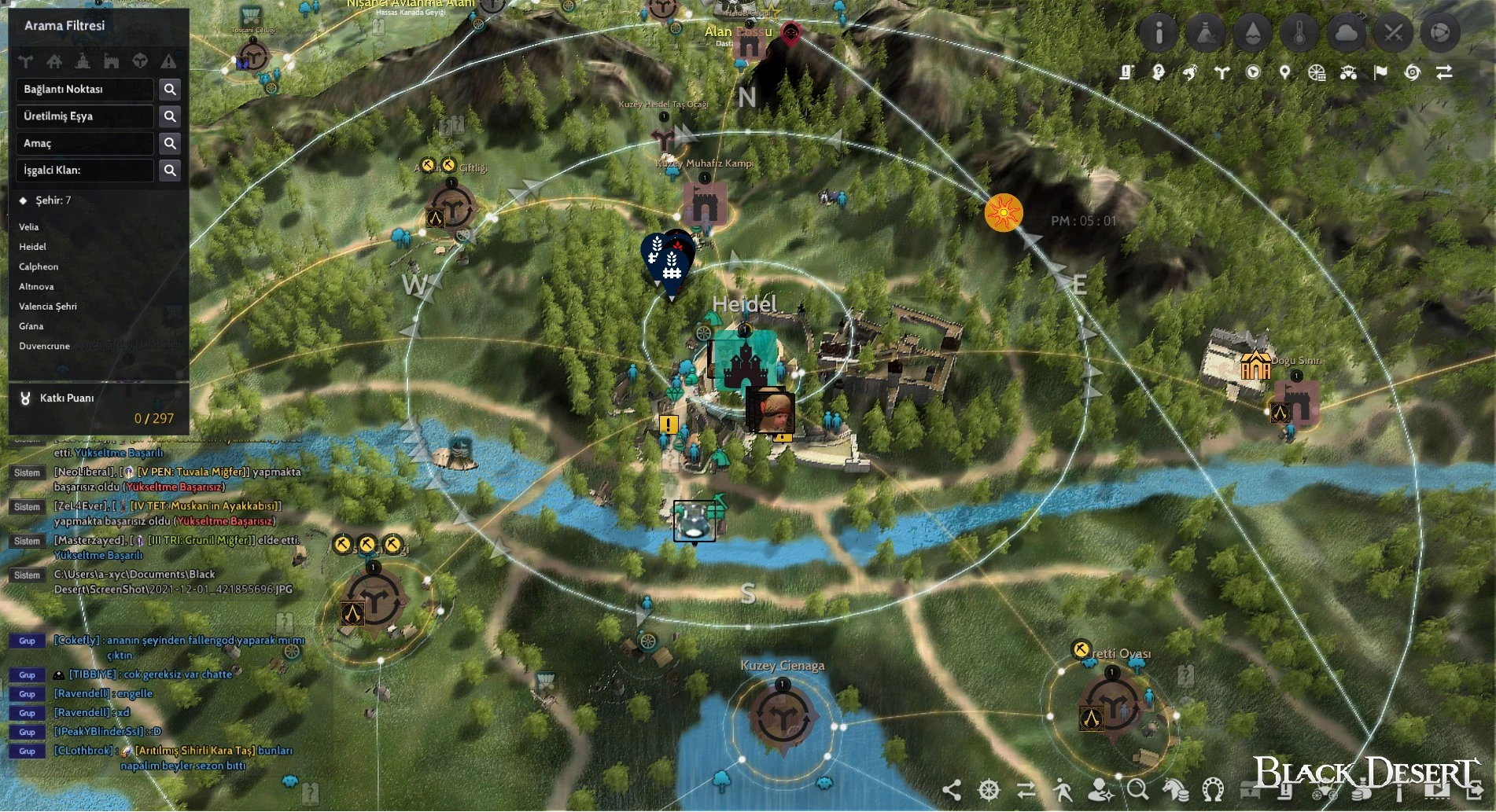Toggle the thermometer temperature overlay
Image resolution: width=1496 pixels, height=812 pixels.
pyautogui.click(x=1299, y=33)
